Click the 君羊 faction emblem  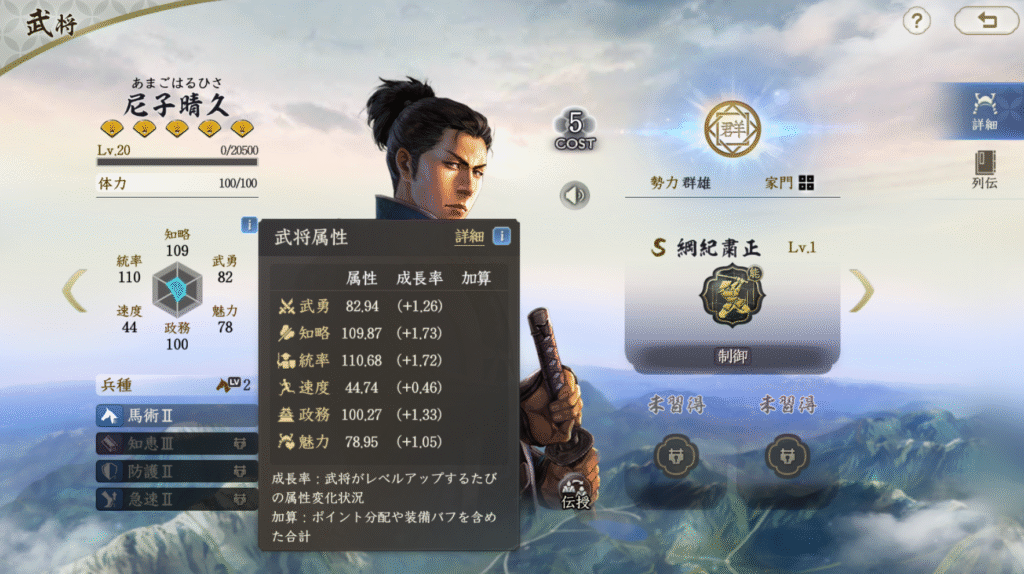tap(732, 129)
